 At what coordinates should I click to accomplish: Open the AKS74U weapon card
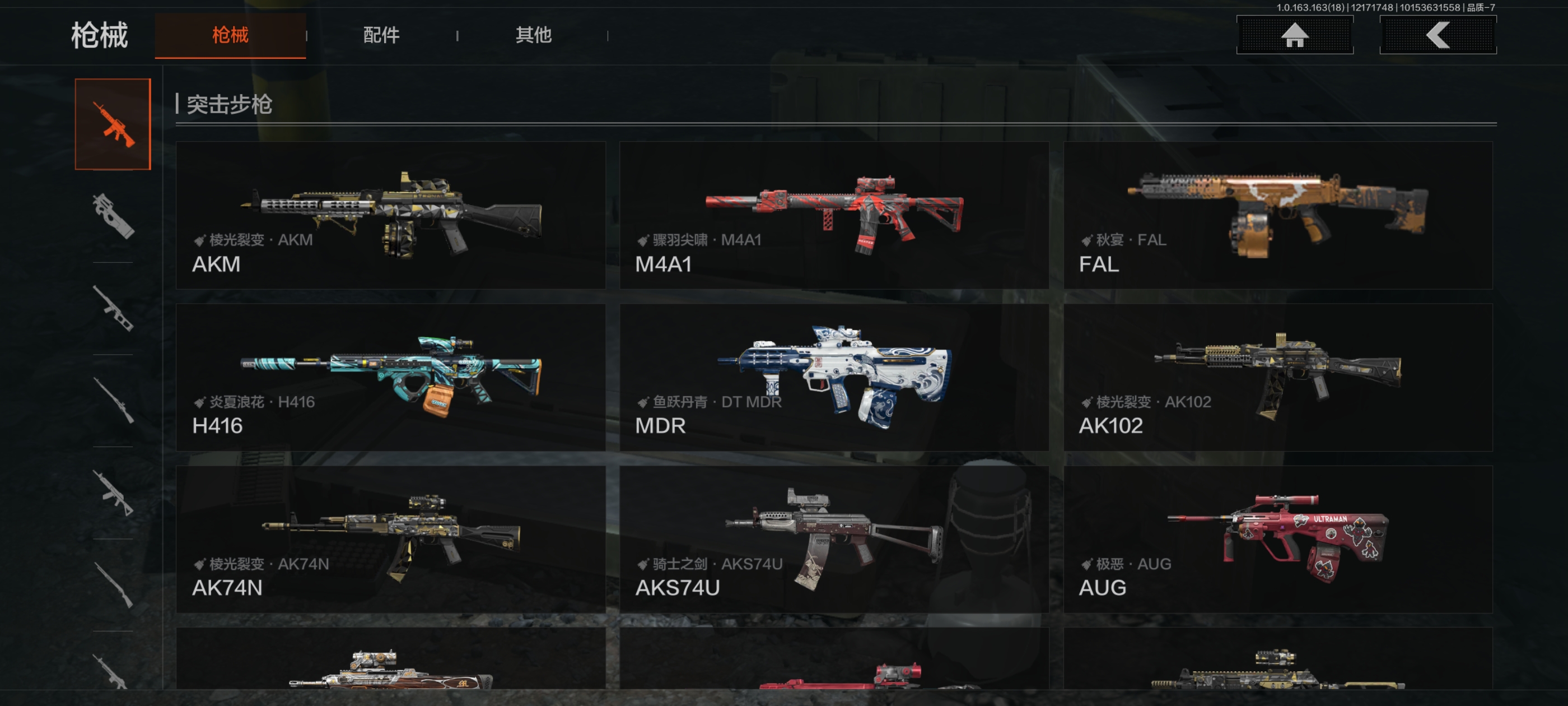coord(833,539)
